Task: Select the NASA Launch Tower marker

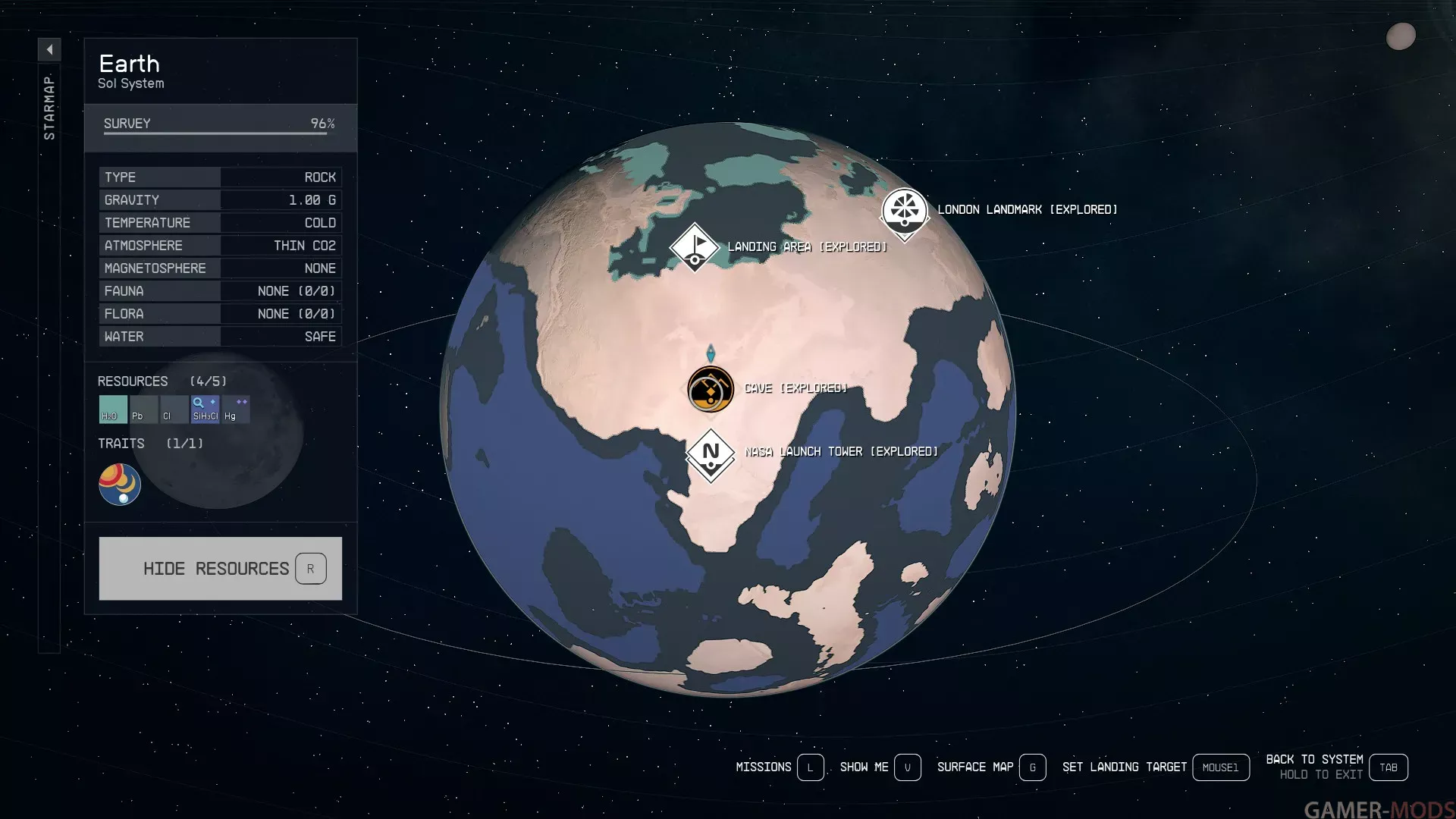Action: pyautogui.click(x=711, y=453)
